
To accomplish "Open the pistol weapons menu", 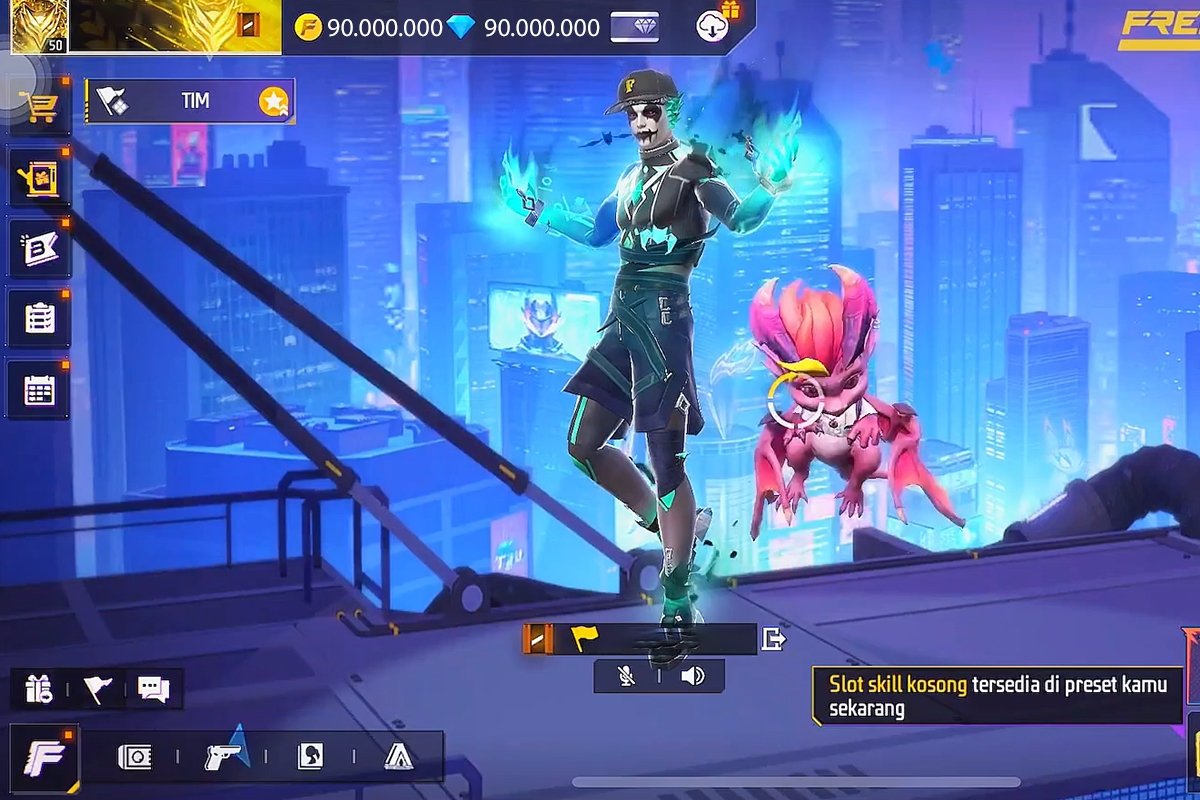I will pyautogui.click(x=225, y=757).
